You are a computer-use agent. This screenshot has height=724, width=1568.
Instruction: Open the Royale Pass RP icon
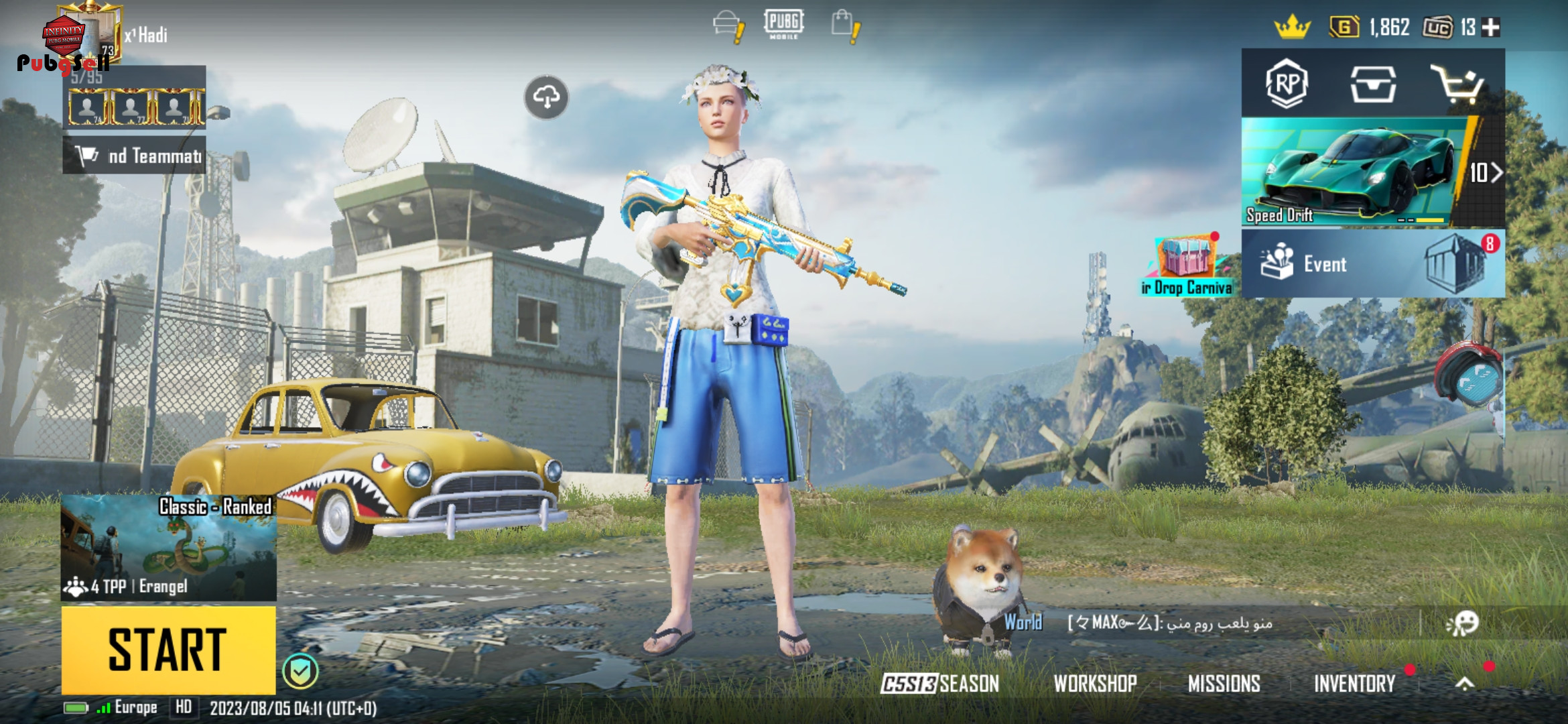[x=1286, y=84]
